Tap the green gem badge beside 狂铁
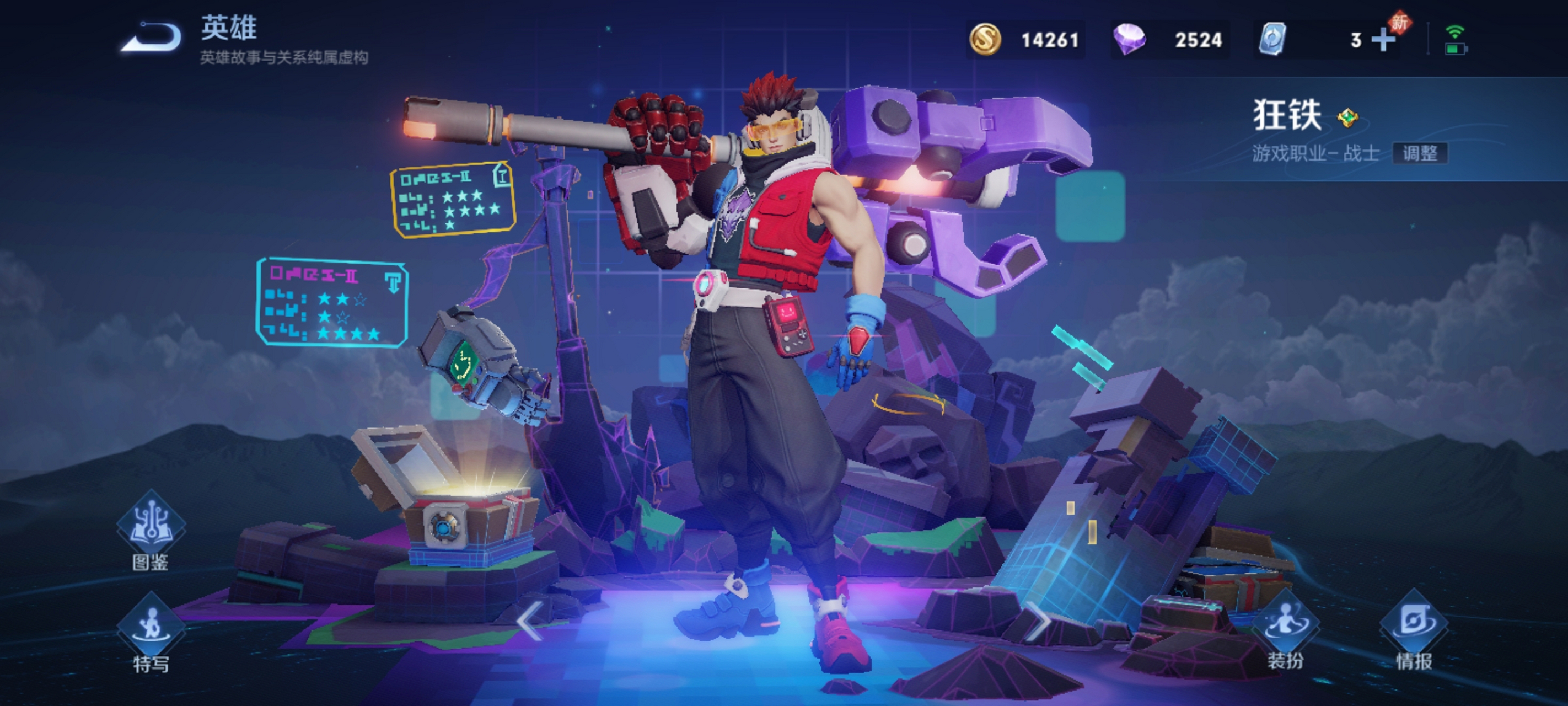Screen dimensions: 1568x706 click(1347, 117)
